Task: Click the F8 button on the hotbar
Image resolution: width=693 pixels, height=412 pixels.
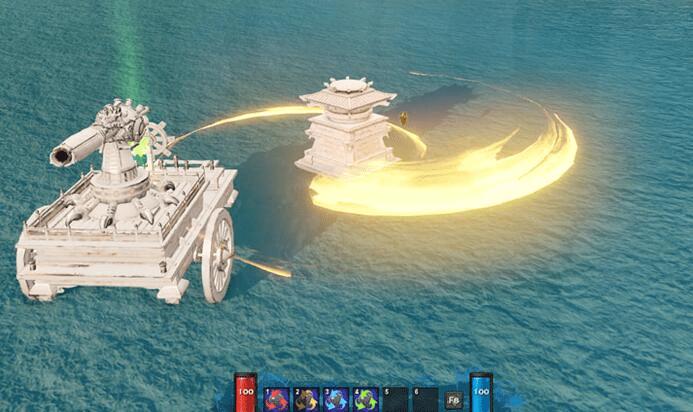Action: point(454,400)
